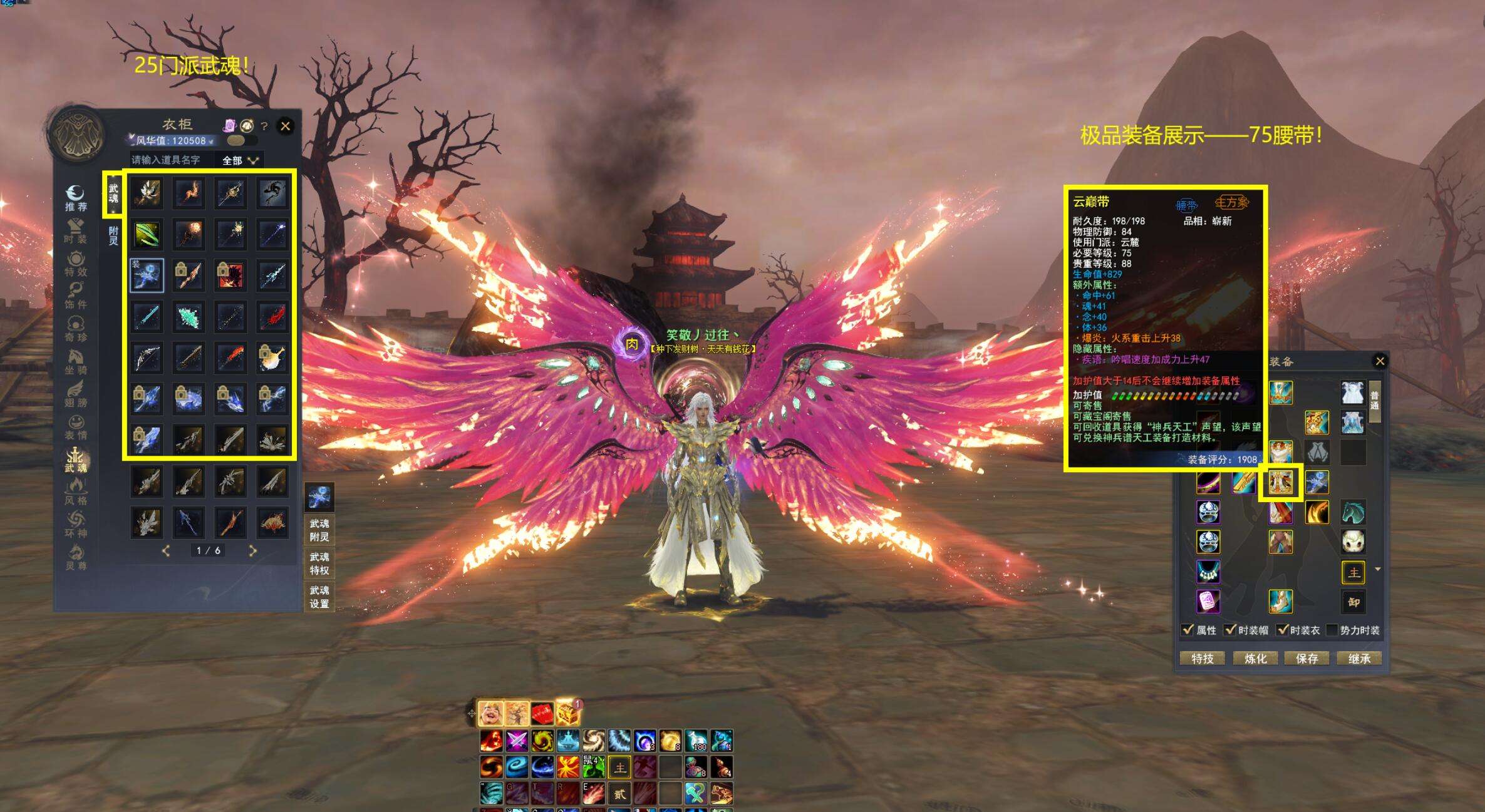Open the 时装 category in the wardrobe
Image resolution: width=1485 pixels, height=812 pixels.
76,231
